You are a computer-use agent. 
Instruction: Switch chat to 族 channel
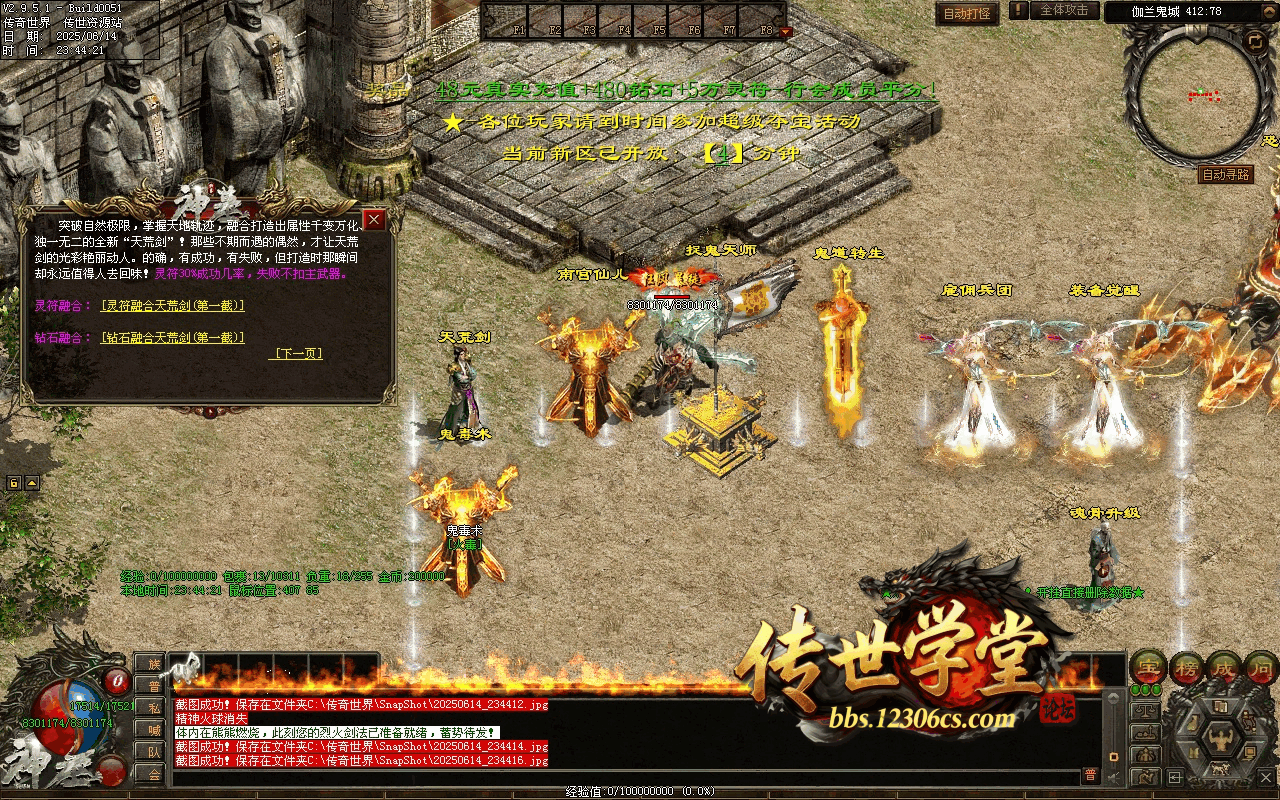point(151,664)
